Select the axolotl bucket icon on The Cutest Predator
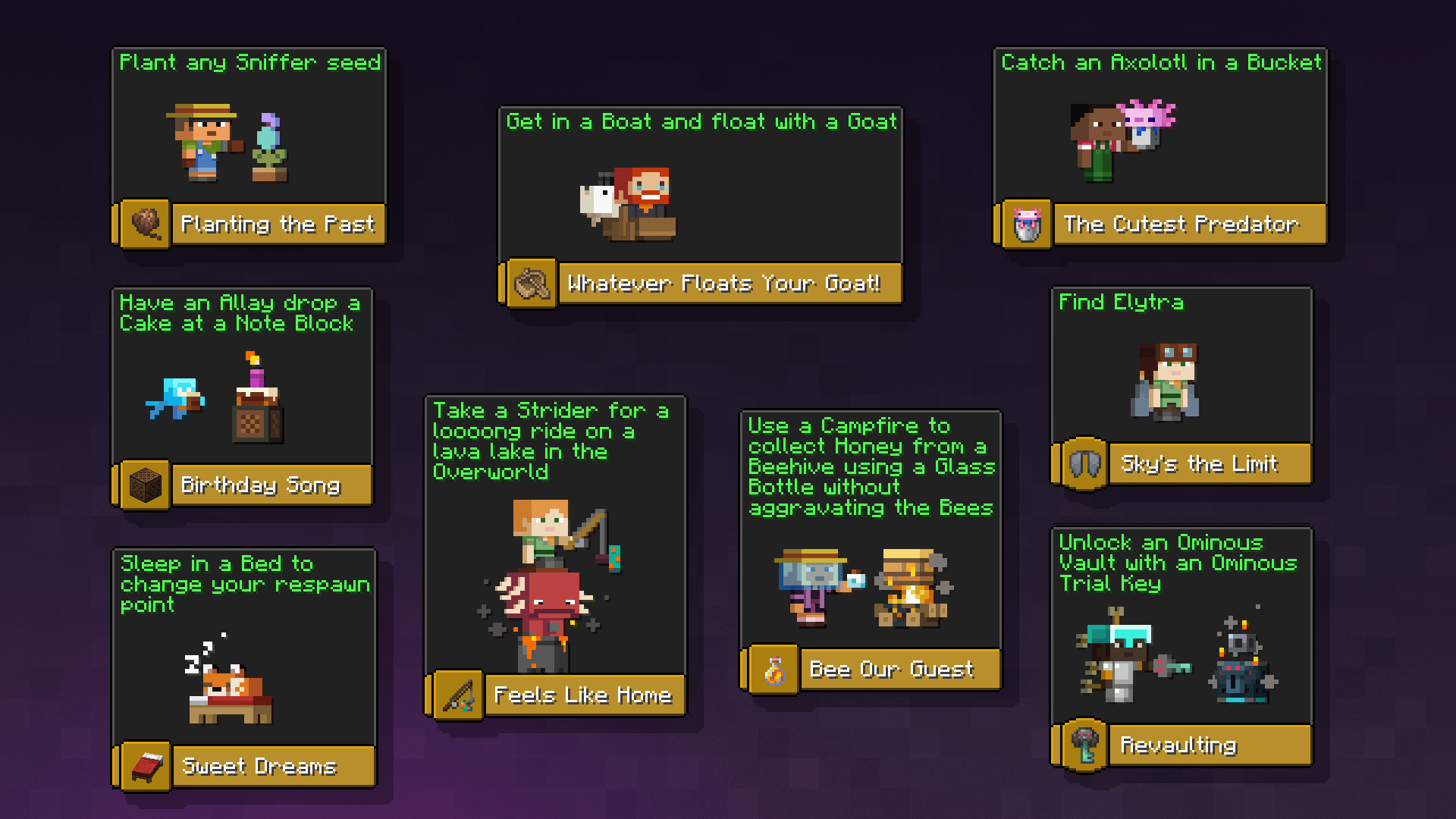This screenshot has width=1456, height=819. pyautogui.click(x=1025, y=224)
